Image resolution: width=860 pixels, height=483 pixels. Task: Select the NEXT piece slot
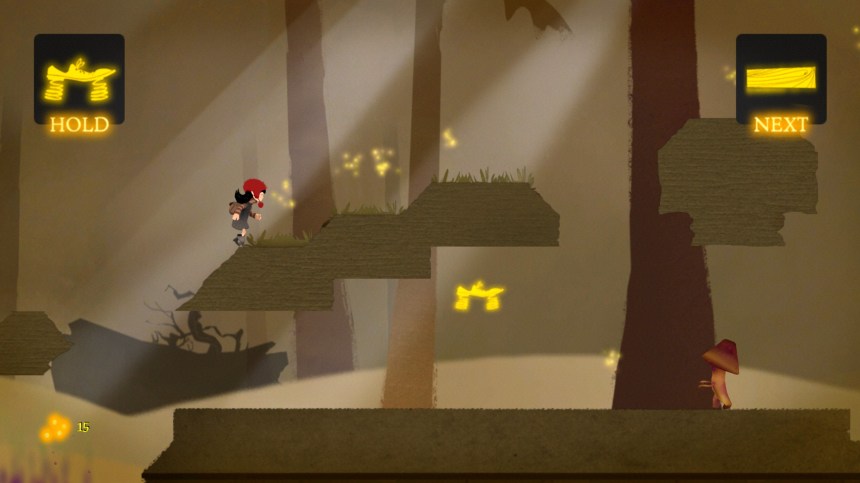pos(781,78)
